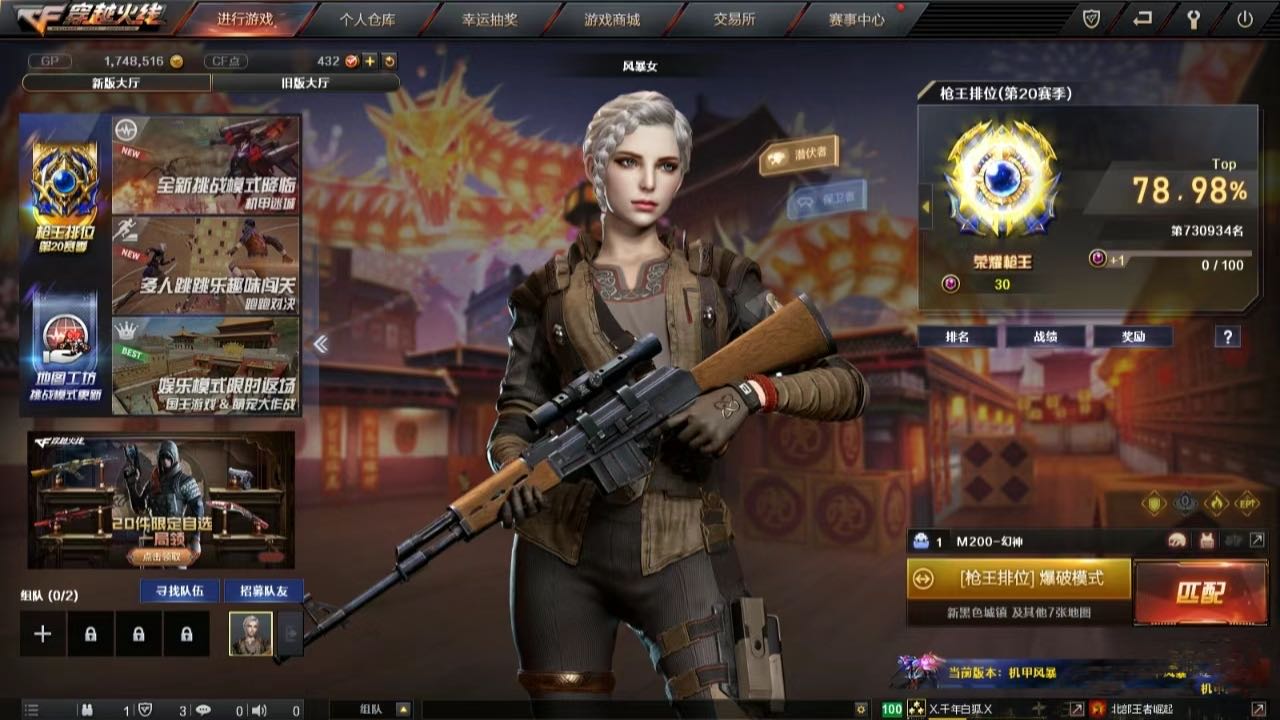Viewport: 1280px width, 720px height.
Task: Select the 地图工坊 map workshop tile
Action: tap(65, 350)
